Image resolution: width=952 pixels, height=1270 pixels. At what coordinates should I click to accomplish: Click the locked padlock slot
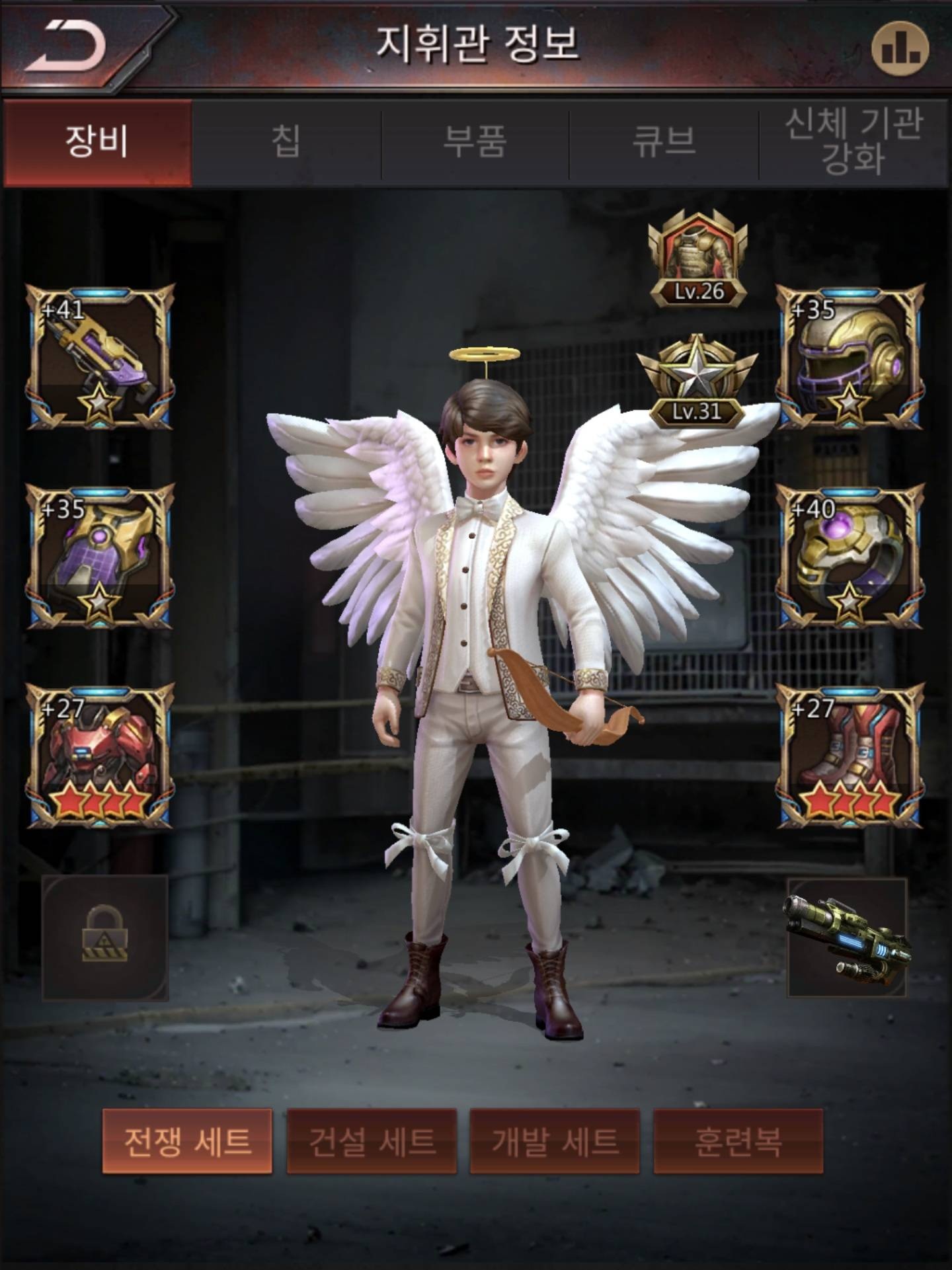(104, 937)
